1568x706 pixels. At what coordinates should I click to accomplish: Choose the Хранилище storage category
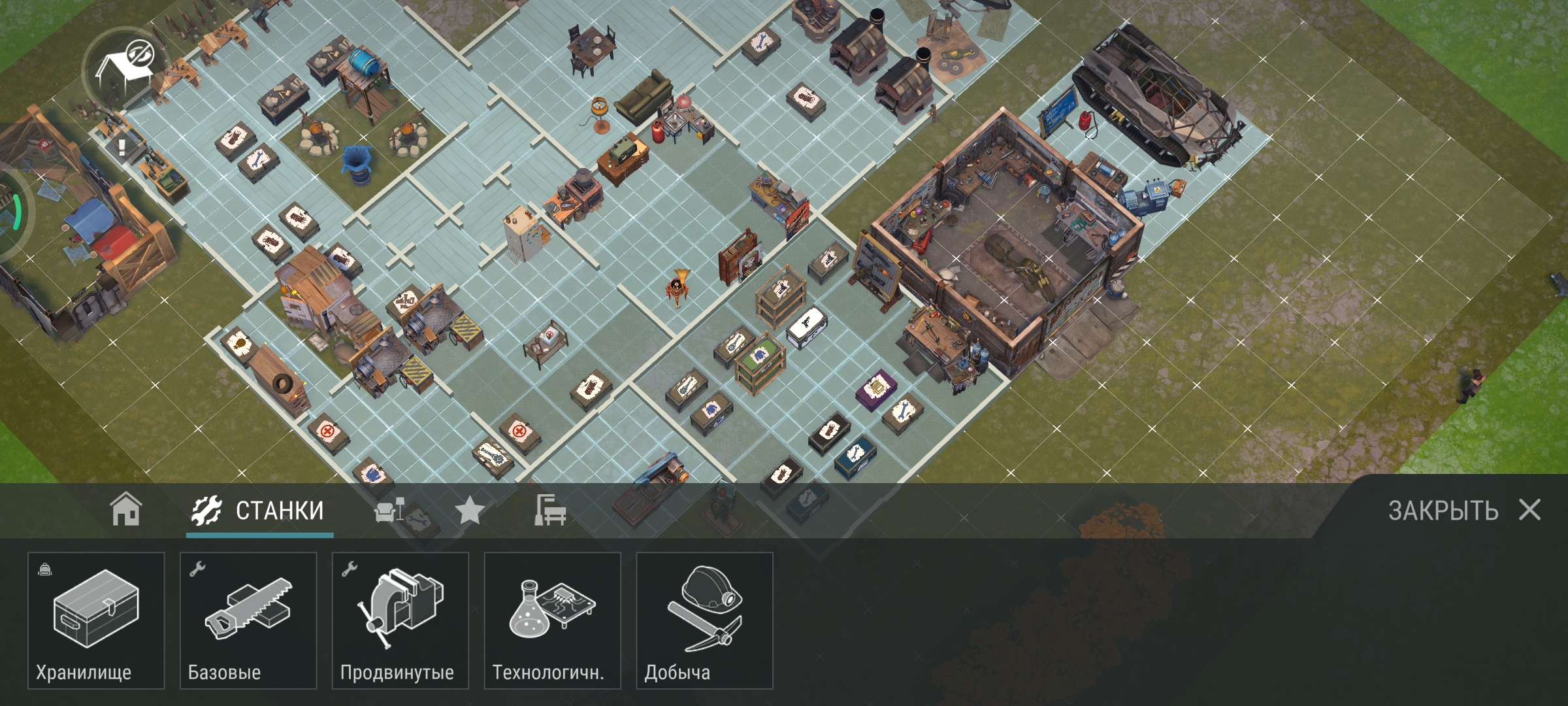(96, 620)
